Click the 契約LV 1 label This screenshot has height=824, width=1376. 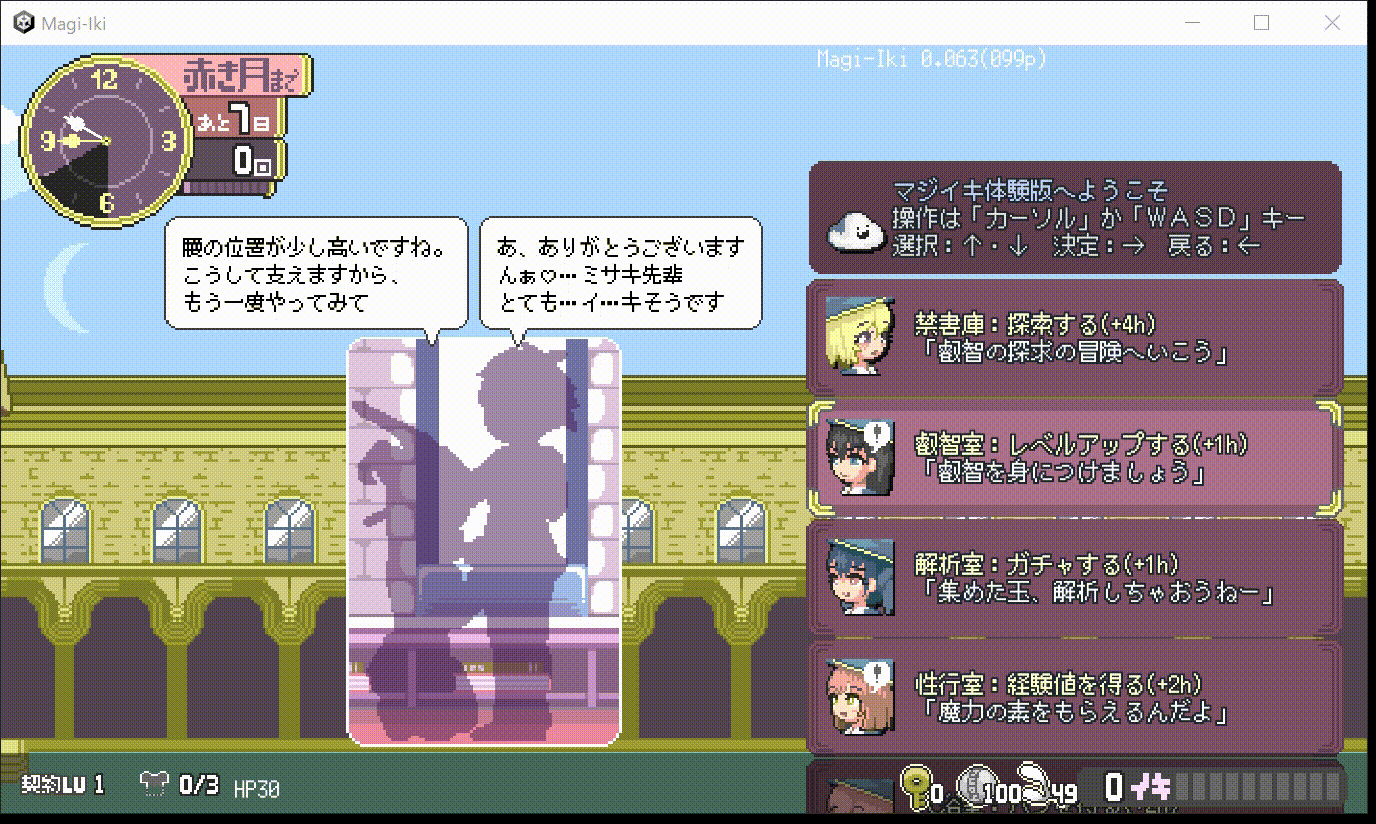(55, 785)
